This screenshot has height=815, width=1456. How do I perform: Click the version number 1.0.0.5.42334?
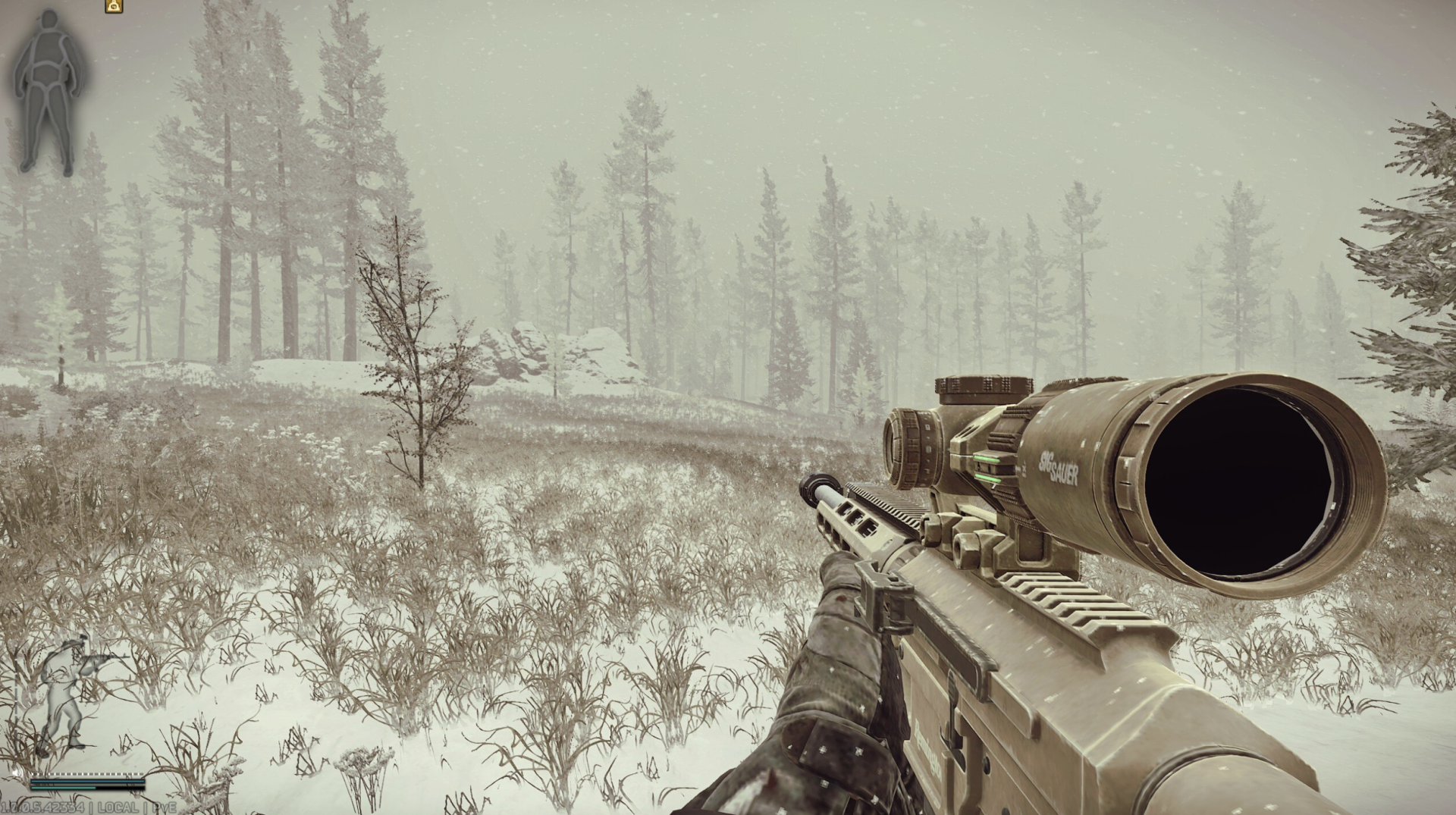coord(42,809)
